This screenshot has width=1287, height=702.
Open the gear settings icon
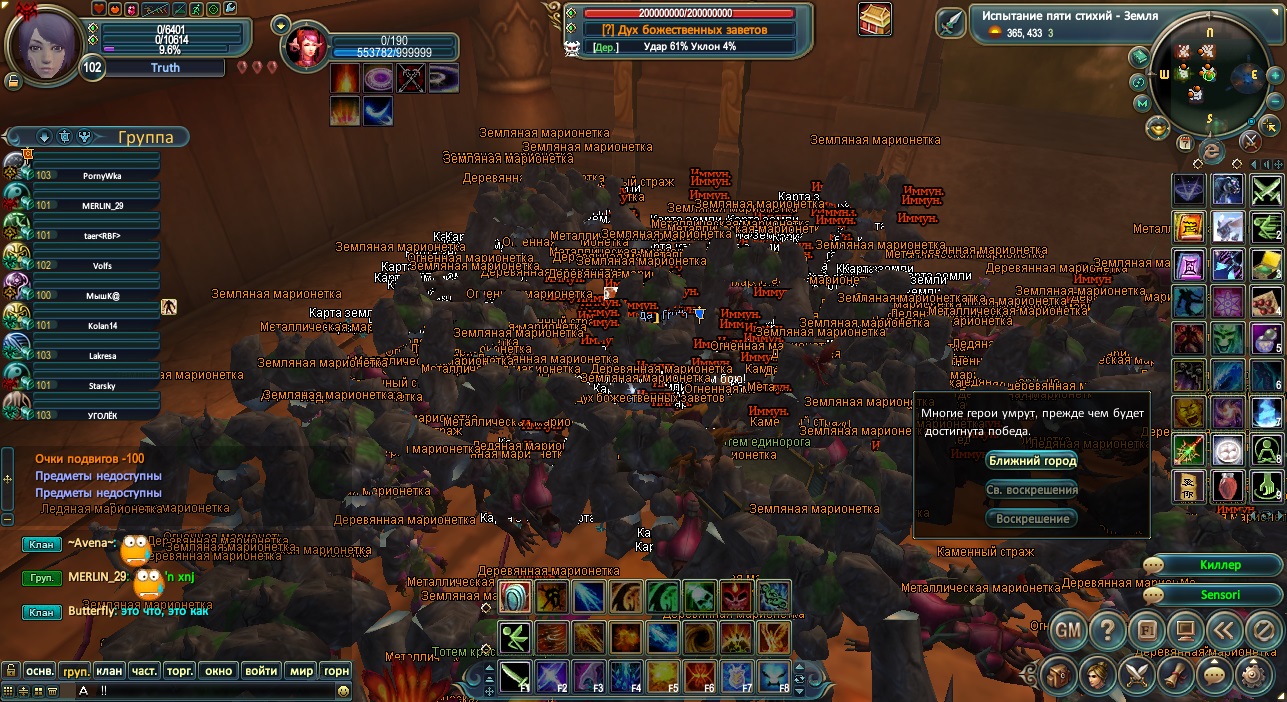pyautogui.click(x=1252, y=675)
